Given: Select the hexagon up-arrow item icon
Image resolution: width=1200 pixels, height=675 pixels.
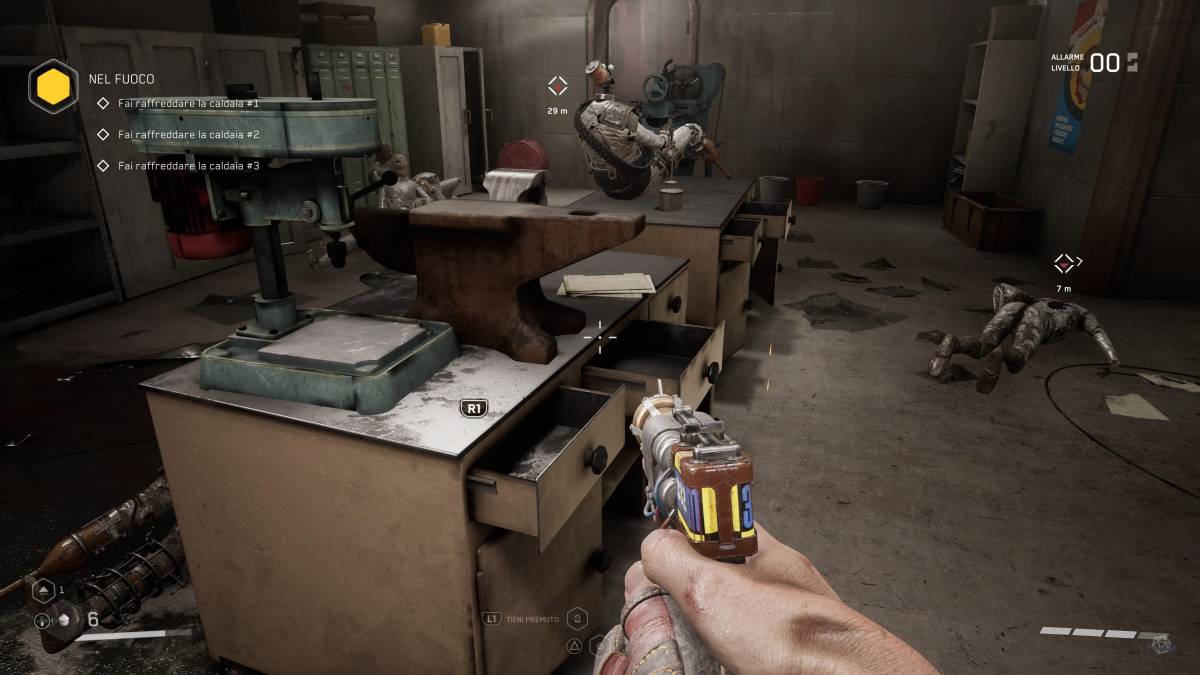Looking at the screenshot, I should pyautogui.click(x=43, y=590).
